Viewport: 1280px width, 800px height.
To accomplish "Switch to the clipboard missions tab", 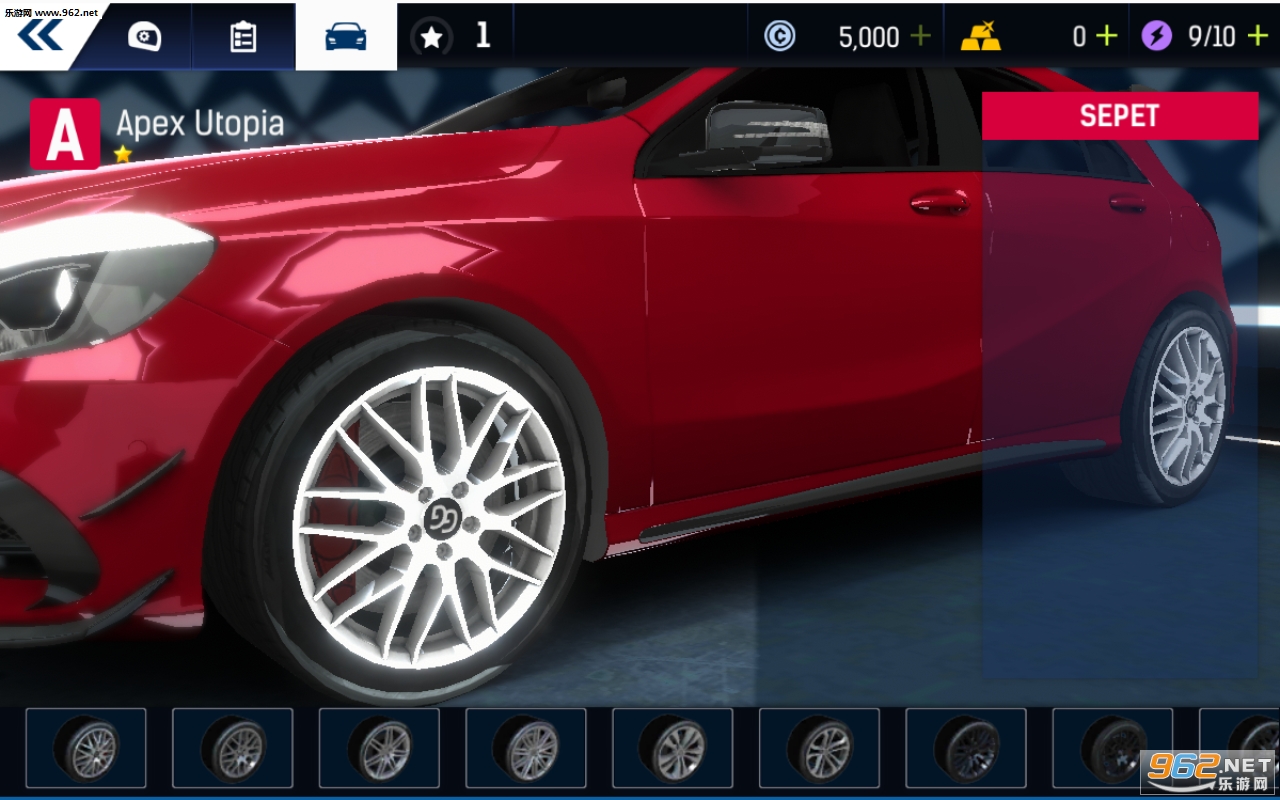I will click(x=243, y=37).
